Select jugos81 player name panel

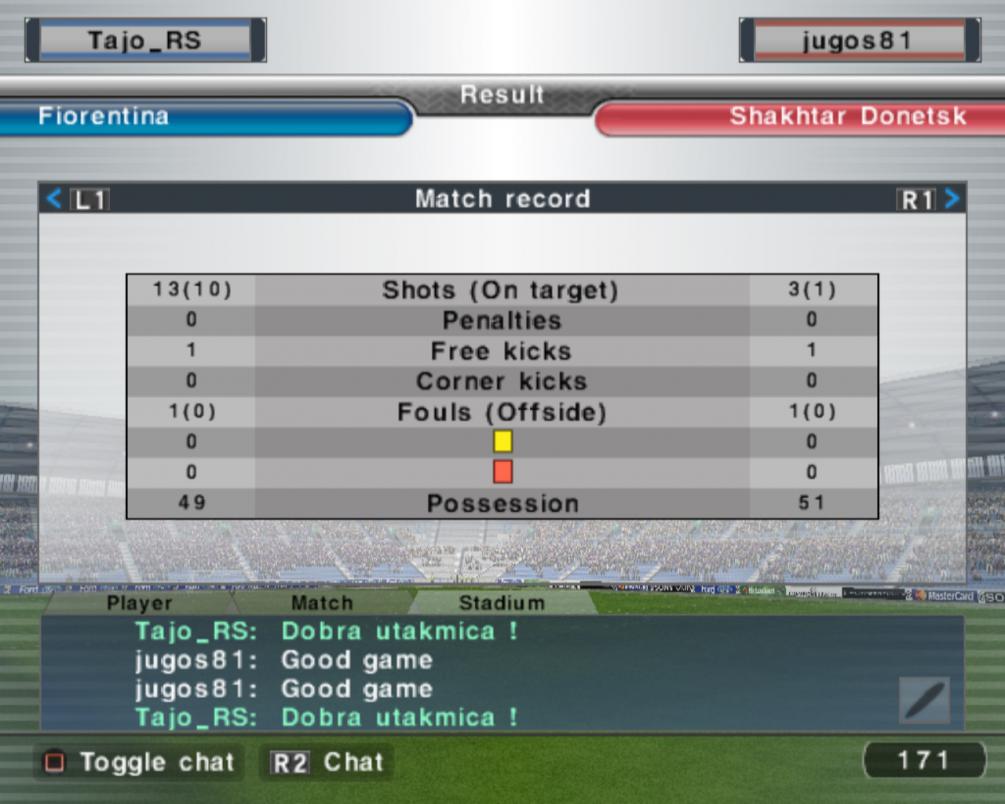pyautogui.click(x=859, y=41)
